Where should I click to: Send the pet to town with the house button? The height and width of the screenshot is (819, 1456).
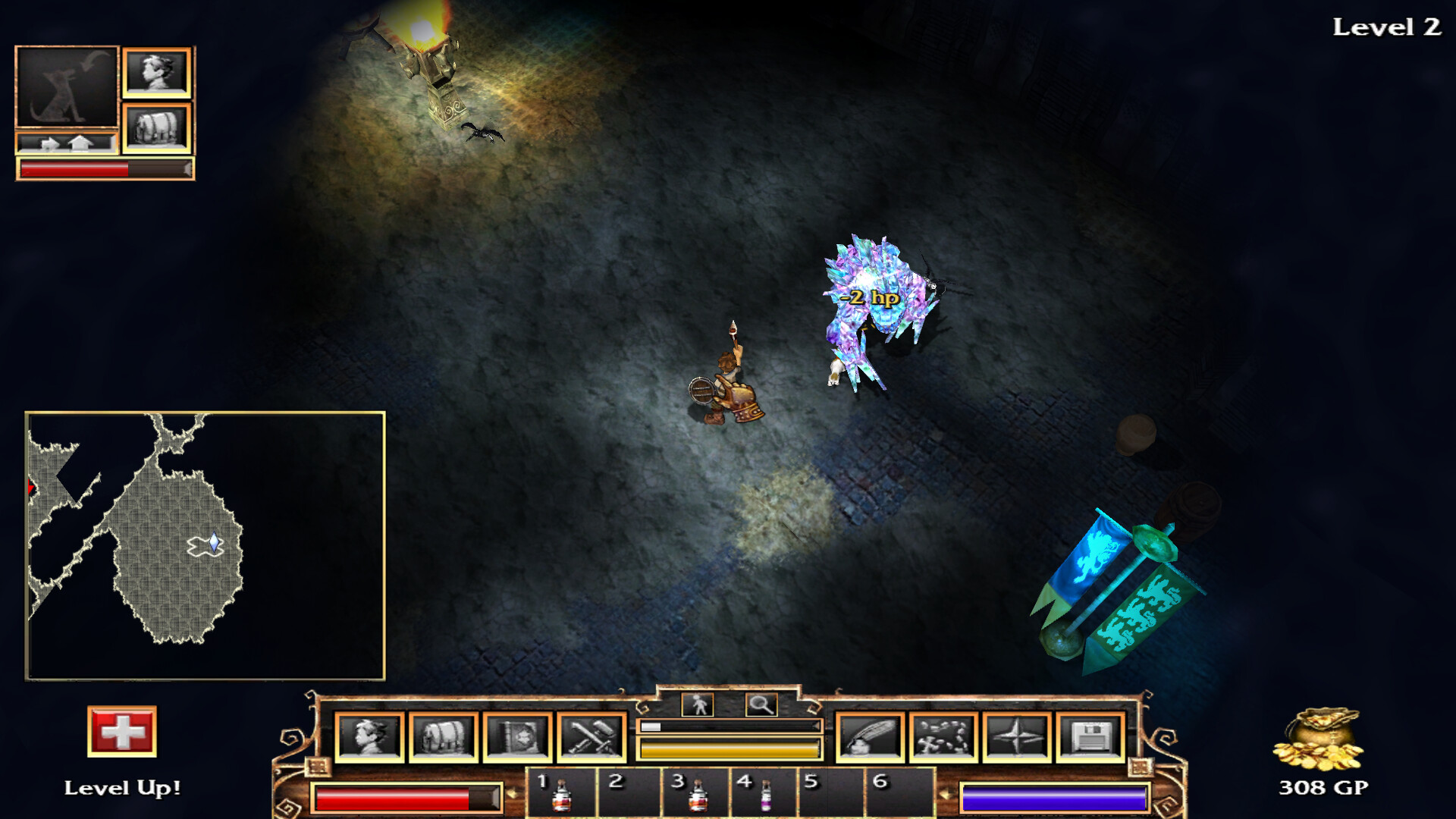(x=81, y=143)
